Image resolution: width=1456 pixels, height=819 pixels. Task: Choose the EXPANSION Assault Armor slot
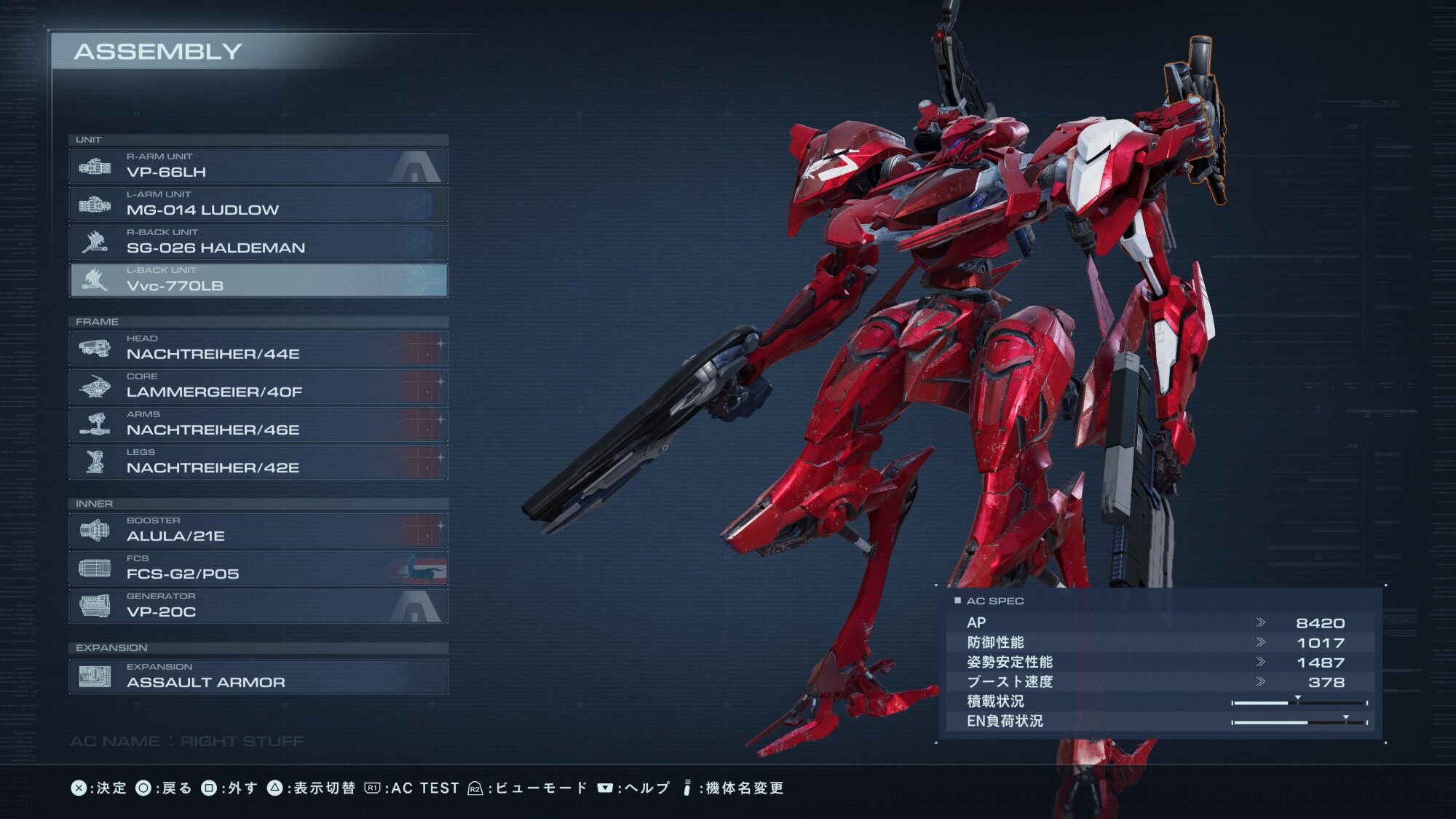point(258,676)
